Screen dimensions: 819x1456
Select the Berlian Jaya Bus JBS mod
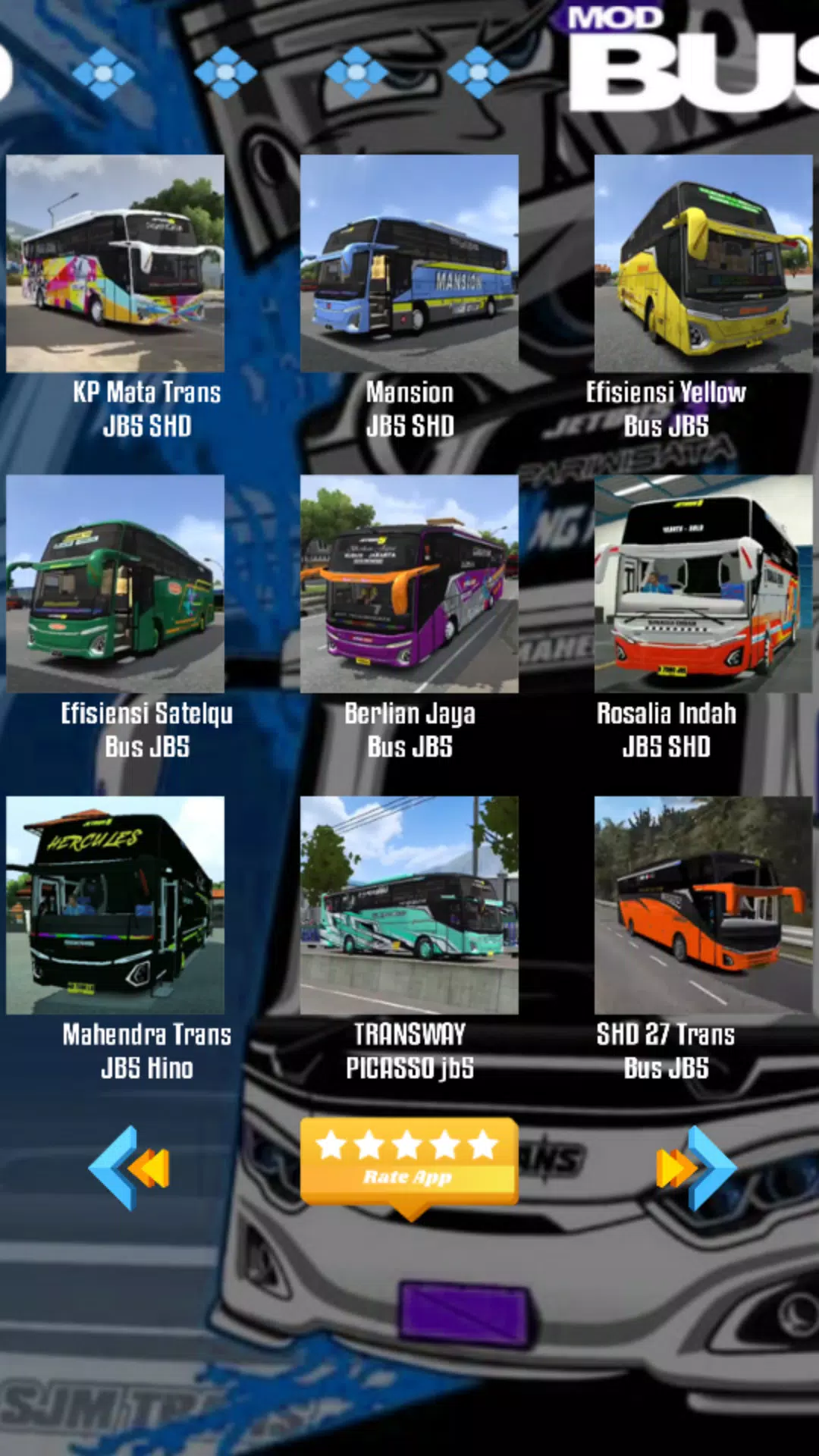[x=409, y=584]
